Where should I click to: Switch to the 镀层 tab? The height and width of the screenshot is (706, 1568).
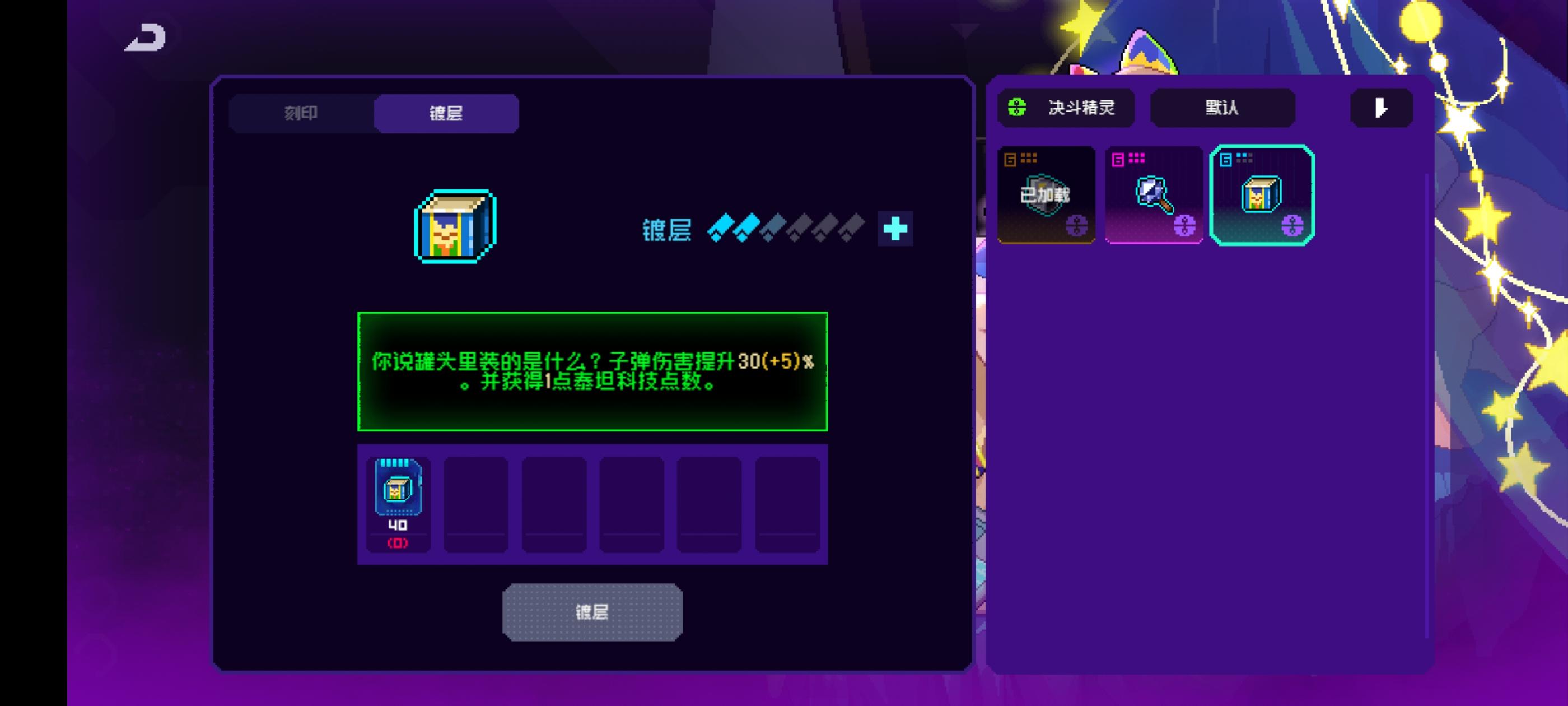point(446,113)
